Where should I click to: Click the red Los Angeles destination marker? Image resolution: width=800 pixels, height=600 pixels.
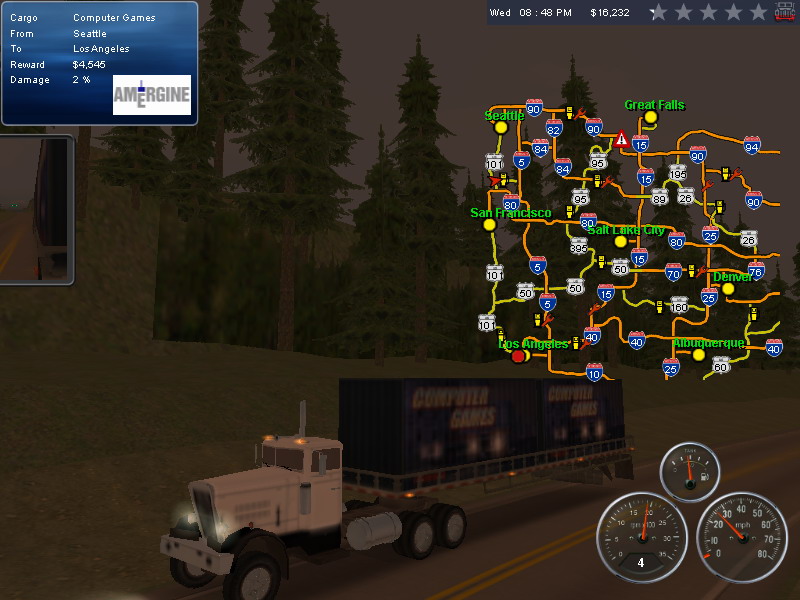(x=518, y=356)
